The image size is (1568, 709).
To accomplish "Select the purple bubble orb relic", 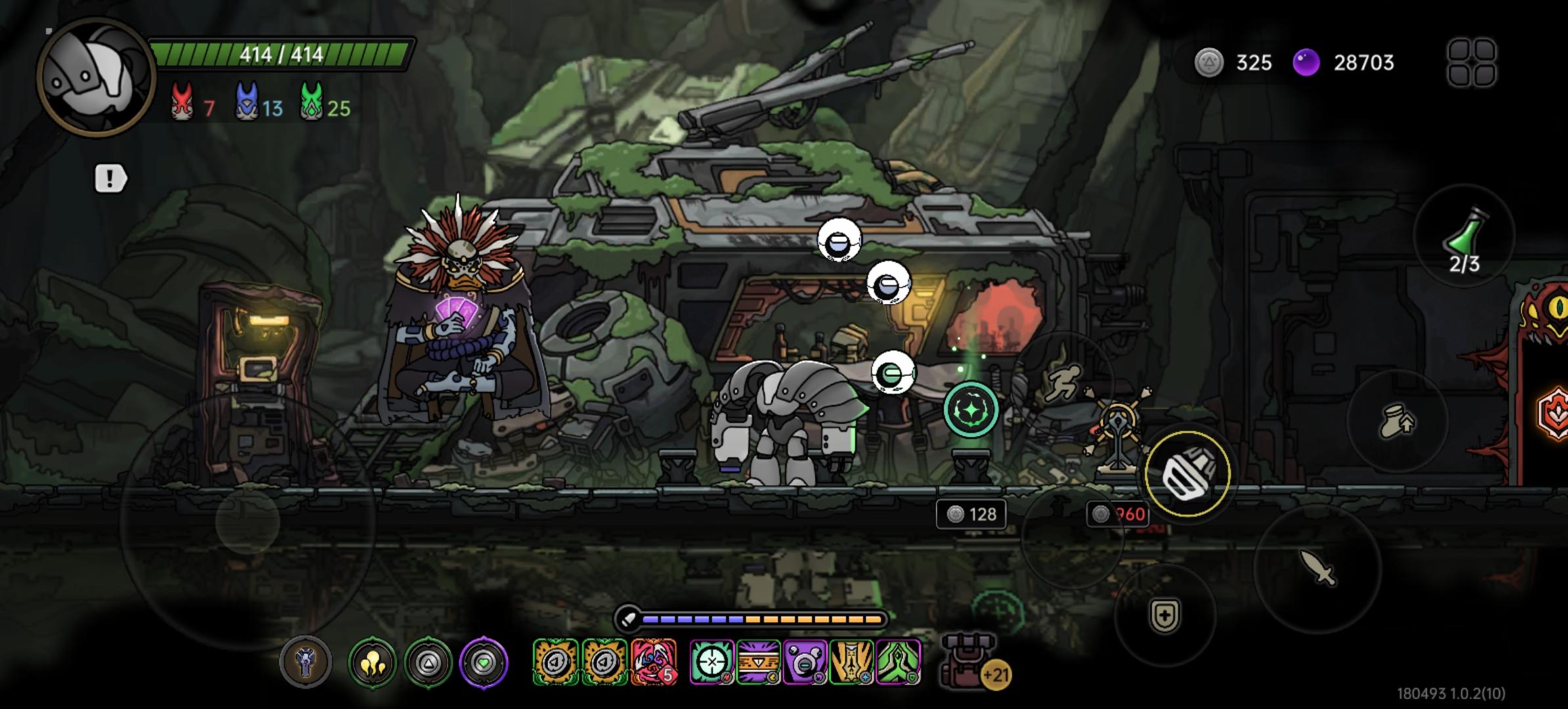I will 804,662.
